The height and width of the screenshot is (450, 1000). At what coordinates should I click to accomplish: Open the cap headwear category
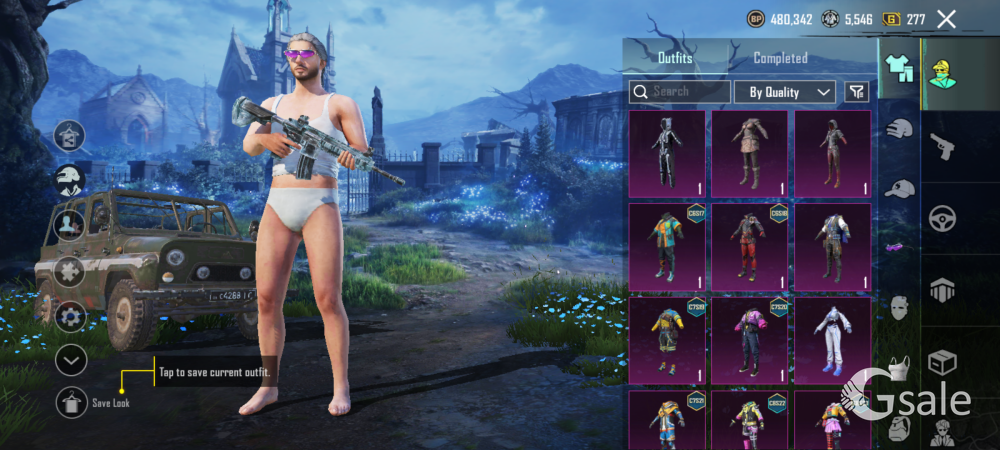(900, 189)
